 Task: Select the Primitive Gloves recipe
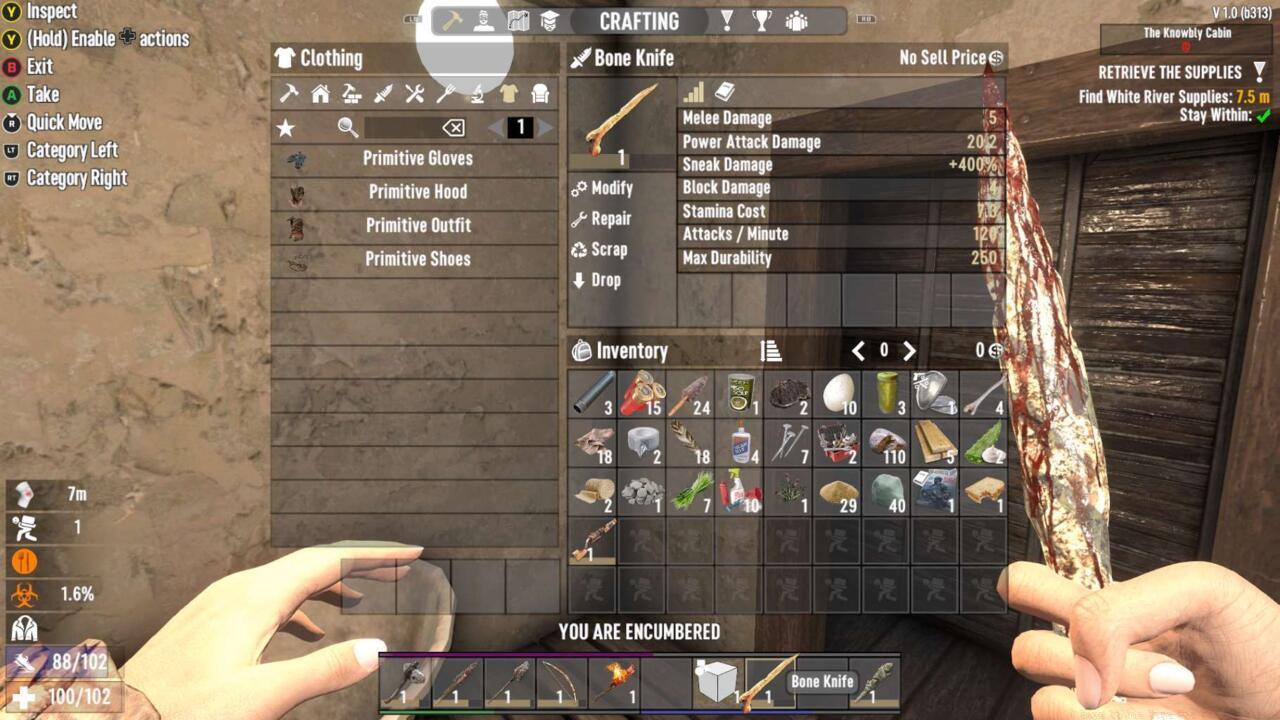click(x=417, y=159)
